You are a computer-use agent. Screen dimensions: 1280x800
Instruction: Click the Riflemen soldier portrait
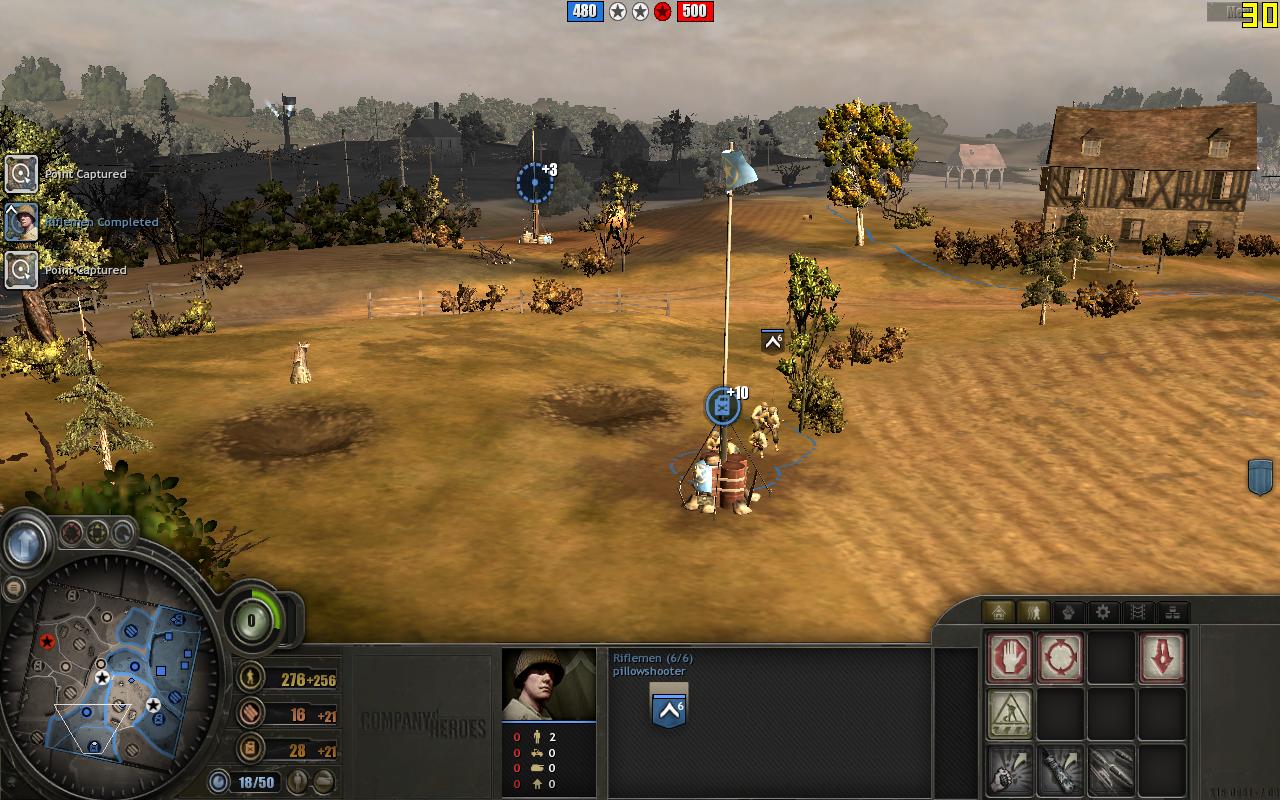coord(548,684)
